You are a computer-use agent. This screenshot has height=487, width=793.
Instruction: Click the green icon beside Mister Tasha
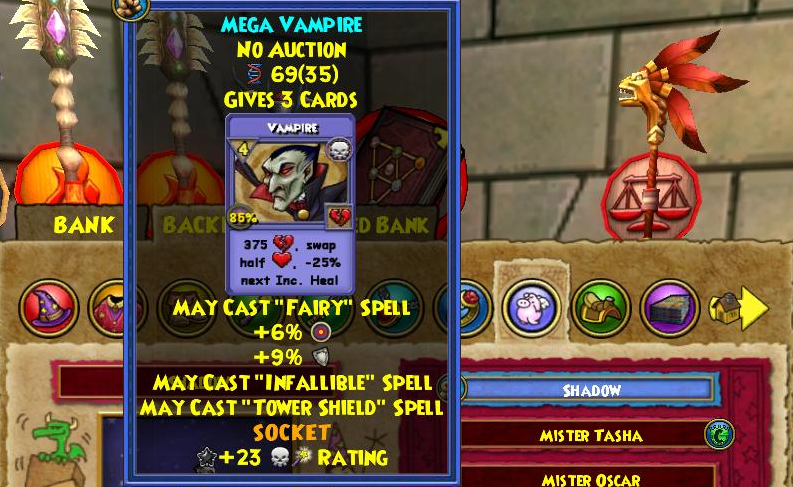719,434
